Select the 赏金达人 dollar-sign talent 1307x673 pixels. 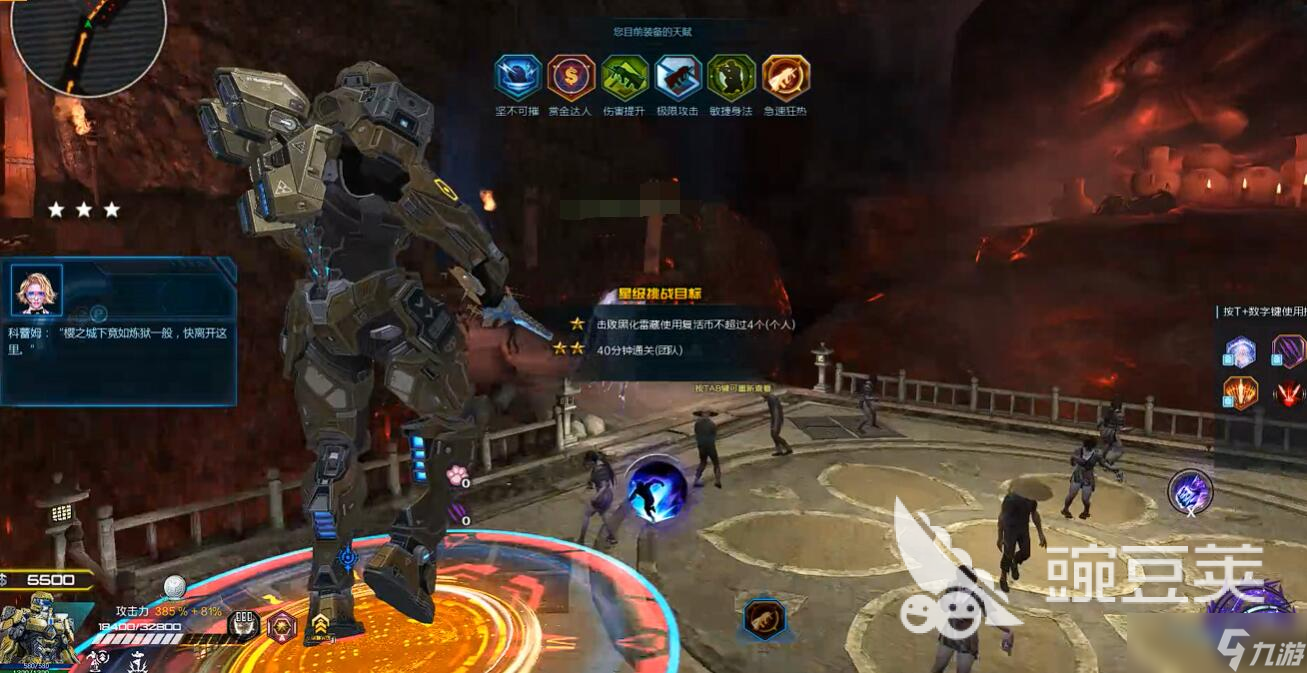[x=571, y=77]
